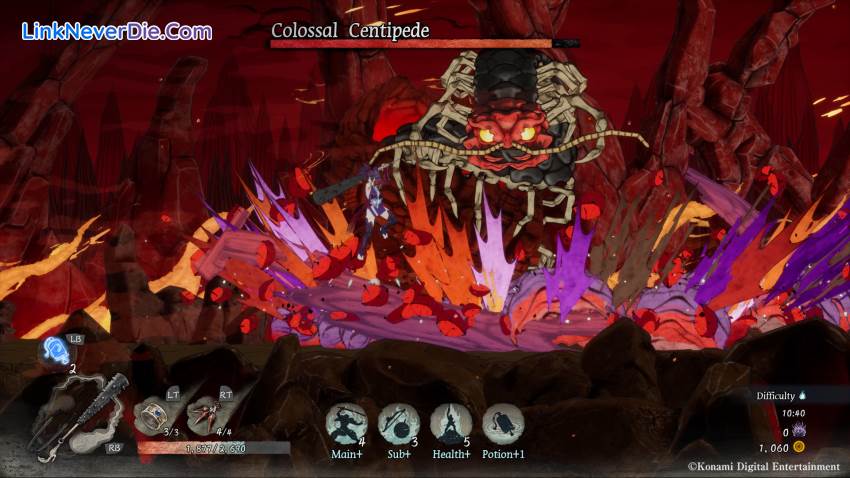This screenshot has height=478, width=850.
Task: Click the Sub+ upgrade icon
Action: [398, 423]
